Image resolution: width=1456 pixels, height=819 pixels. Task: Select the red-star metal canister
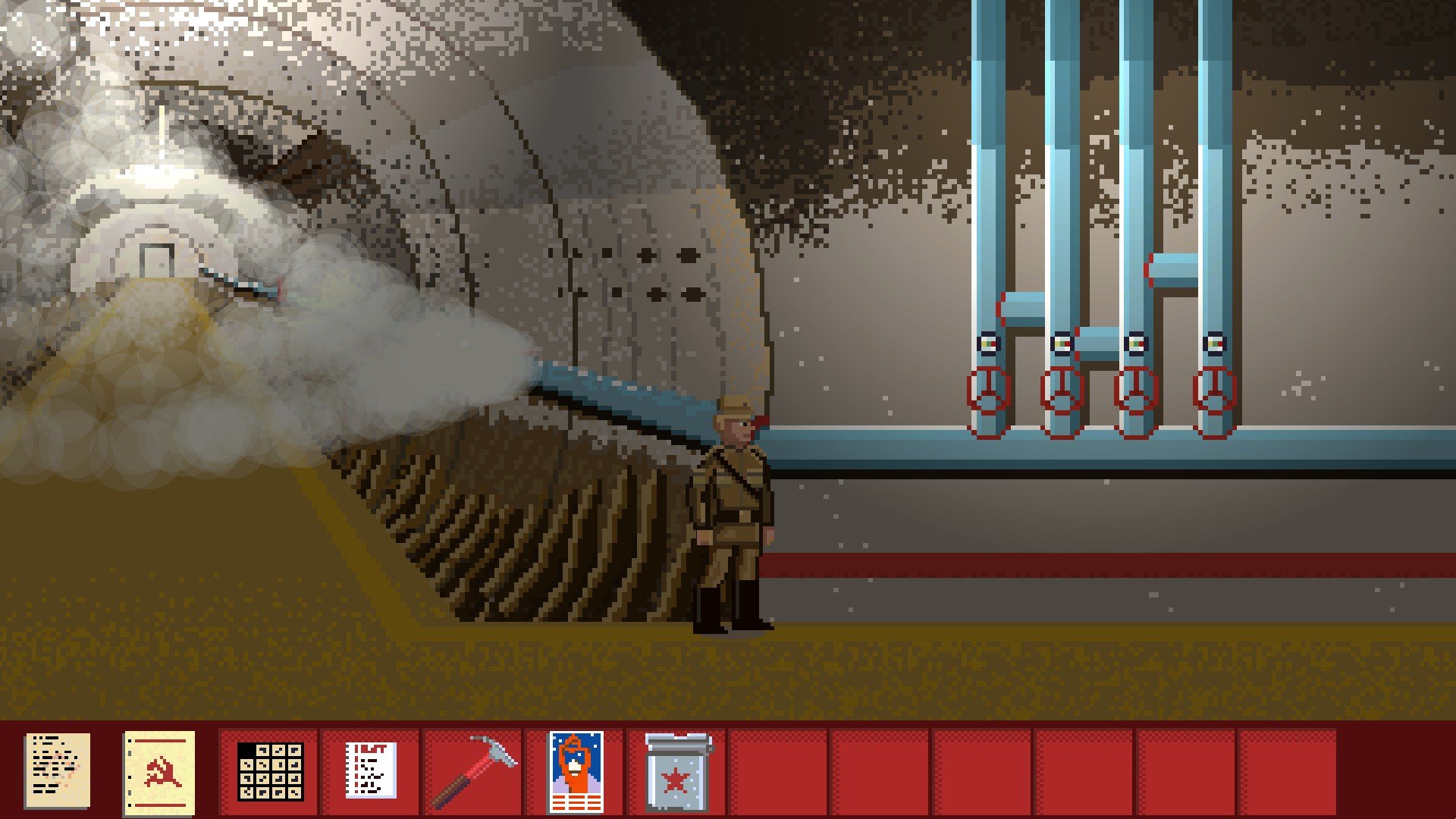tap(677, 771)
